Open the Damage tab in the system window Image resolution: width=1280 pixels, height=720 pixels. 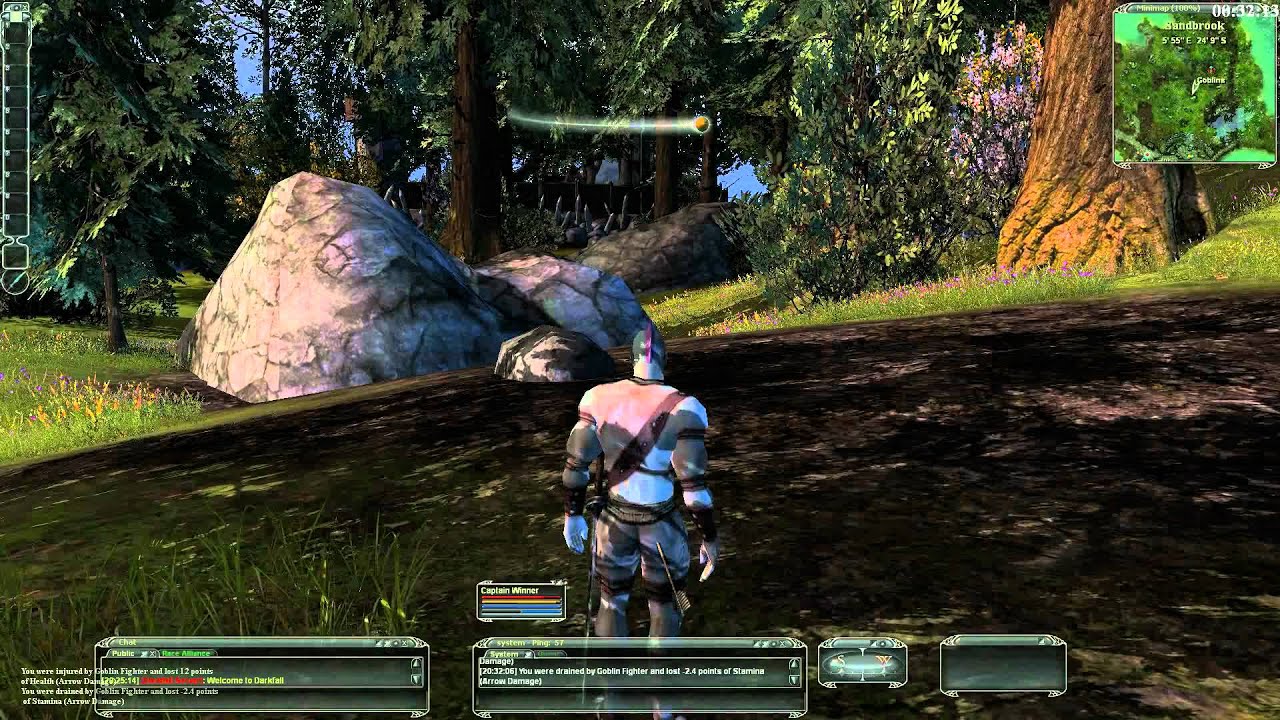(x=549, y=654)
